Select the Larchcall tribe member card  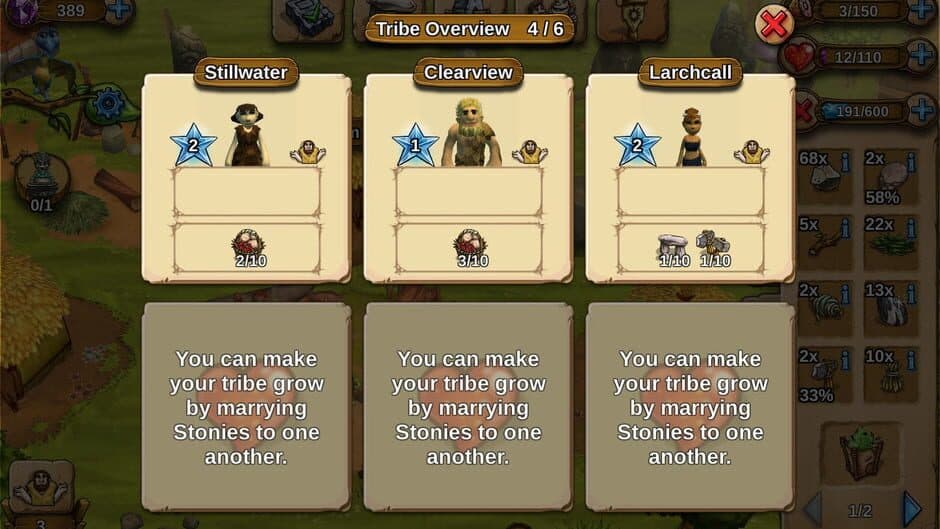point(690,178)
